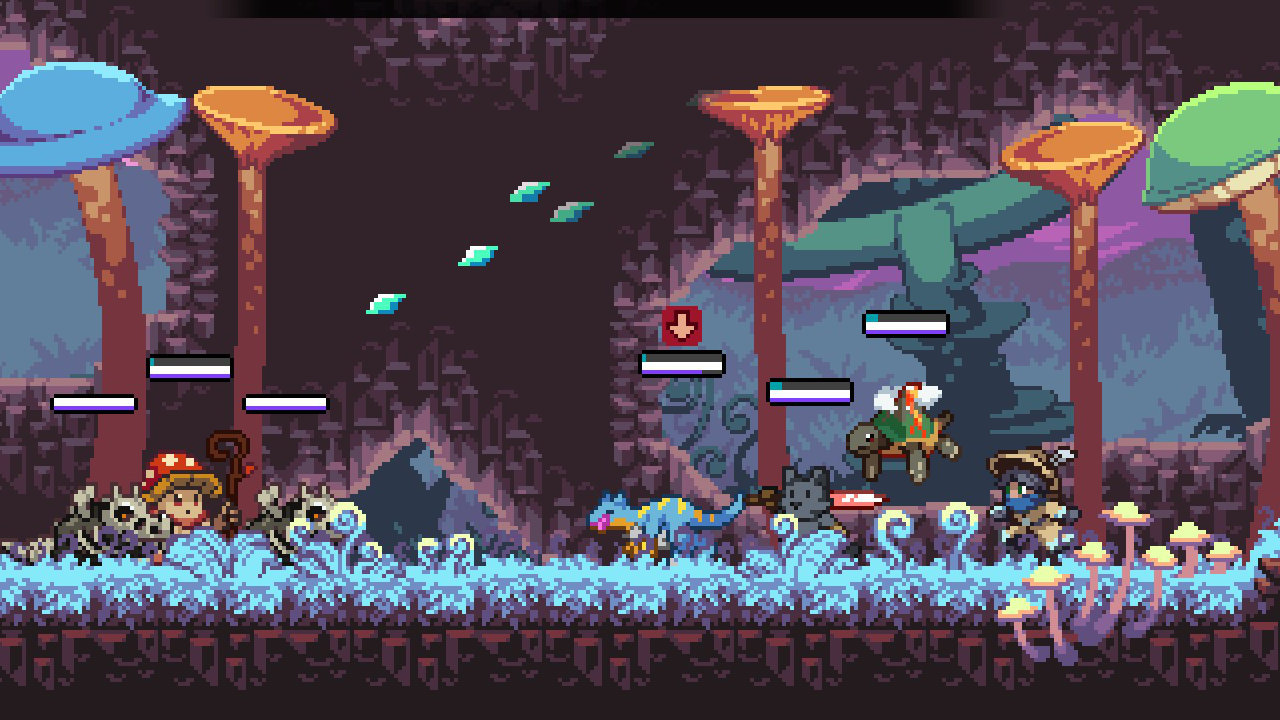This screenshot has width=1280, height=720.
Task: Click the health bar under the down arrow
Action: click(683, 365)
